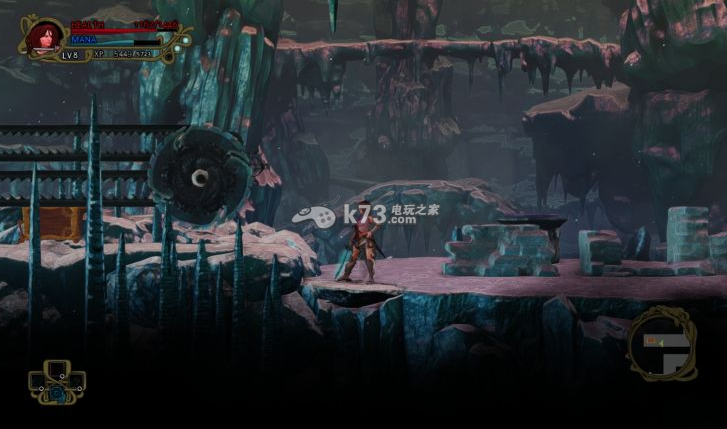The width and height of the screenshot is (727, 429).
Task: Select the blue swirl ability slot
Action: click(57, 395)
